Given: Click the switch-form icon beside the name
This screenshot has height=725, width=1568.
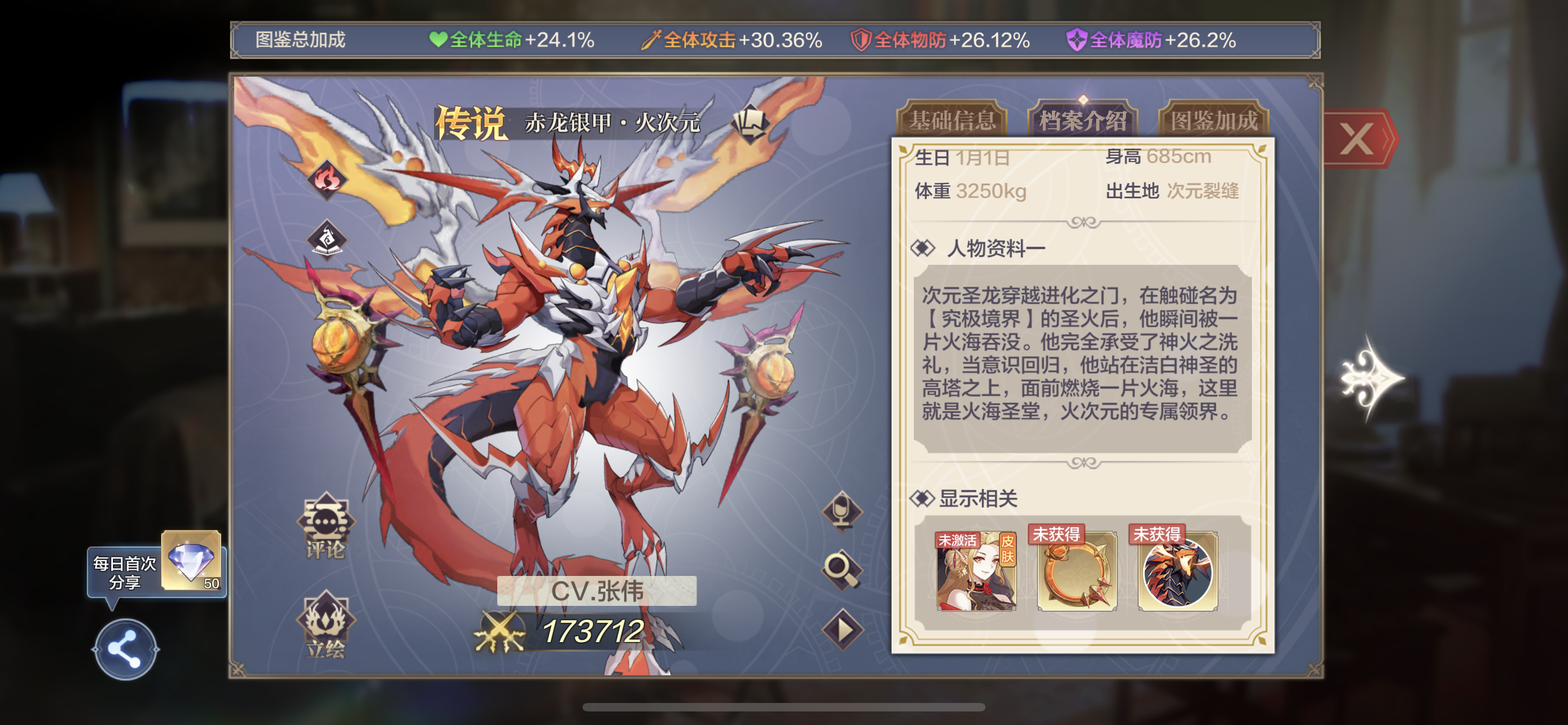Looking at the screenshot, I should [751, 123].
